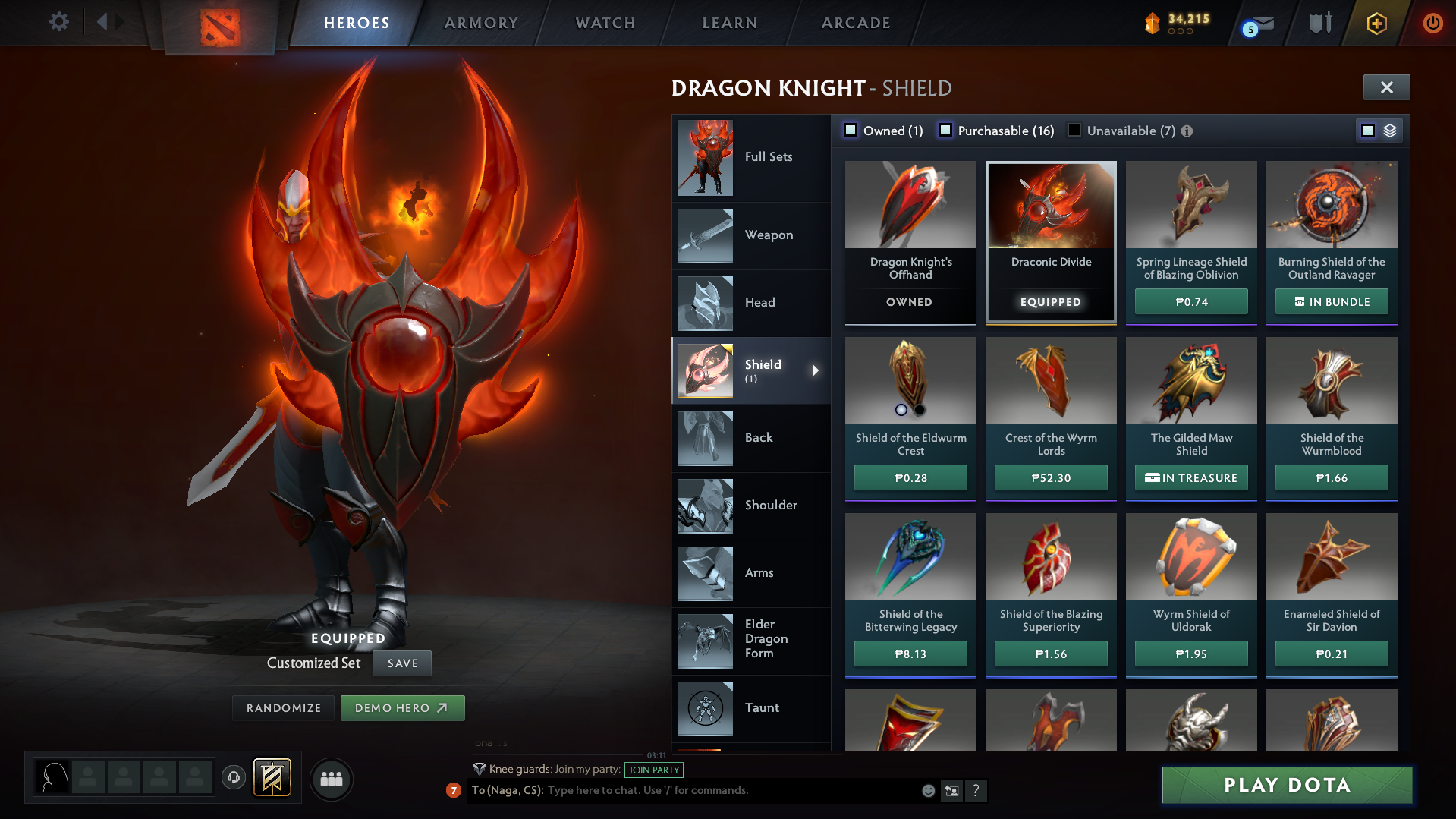Enable the Unavailable (7) filter
Viewport: 1456px width, 819px height.
pos(1073,130)
